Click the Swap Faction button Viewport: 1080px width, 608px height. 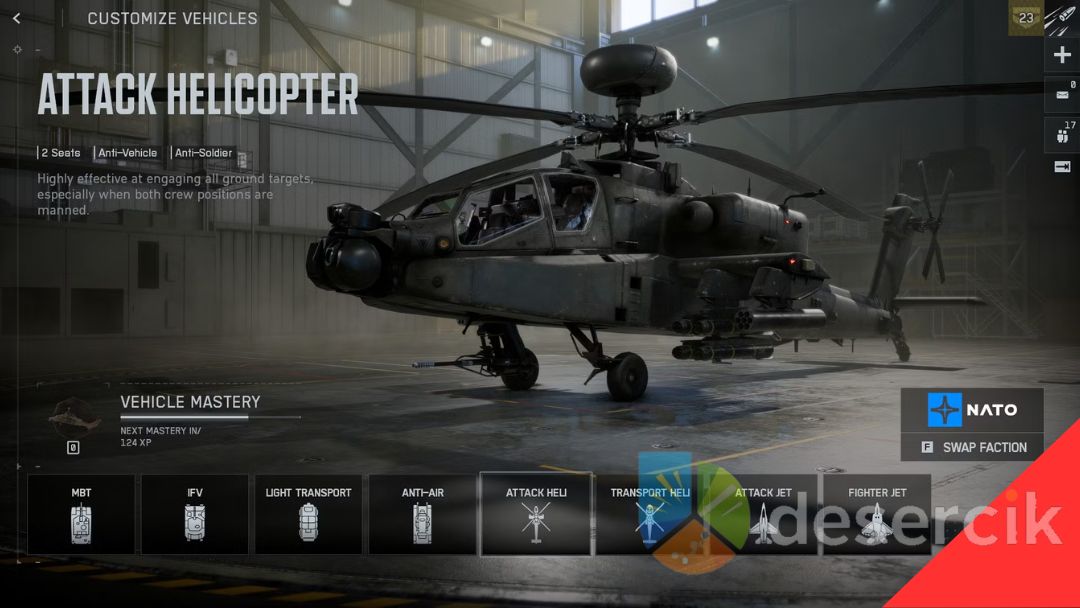pos(972,447)
